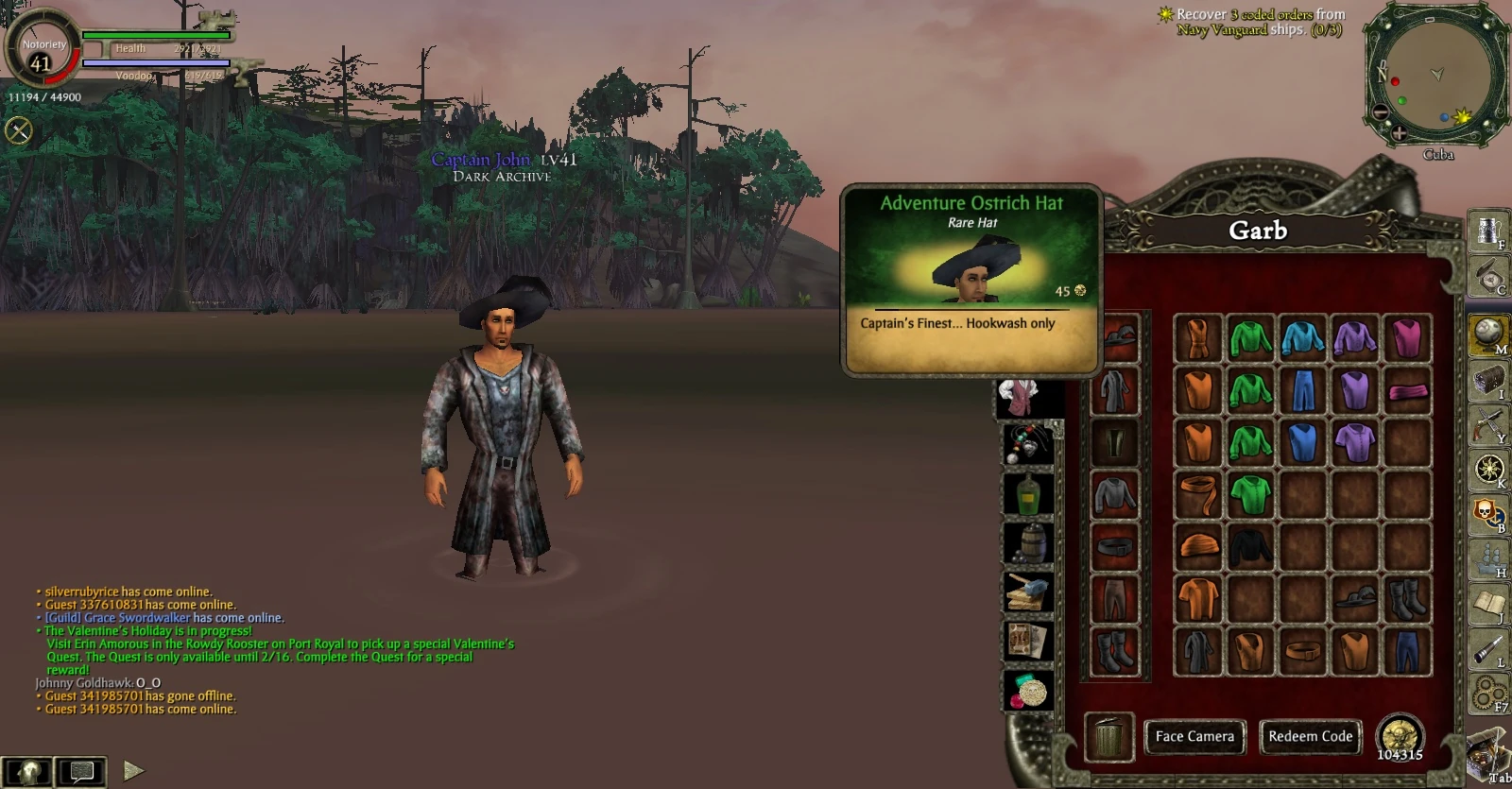The height and width of the screenshot is (789, 1512).
Task: Open the potion bottle inventory tab
Action: click(x=1028, y=491)
